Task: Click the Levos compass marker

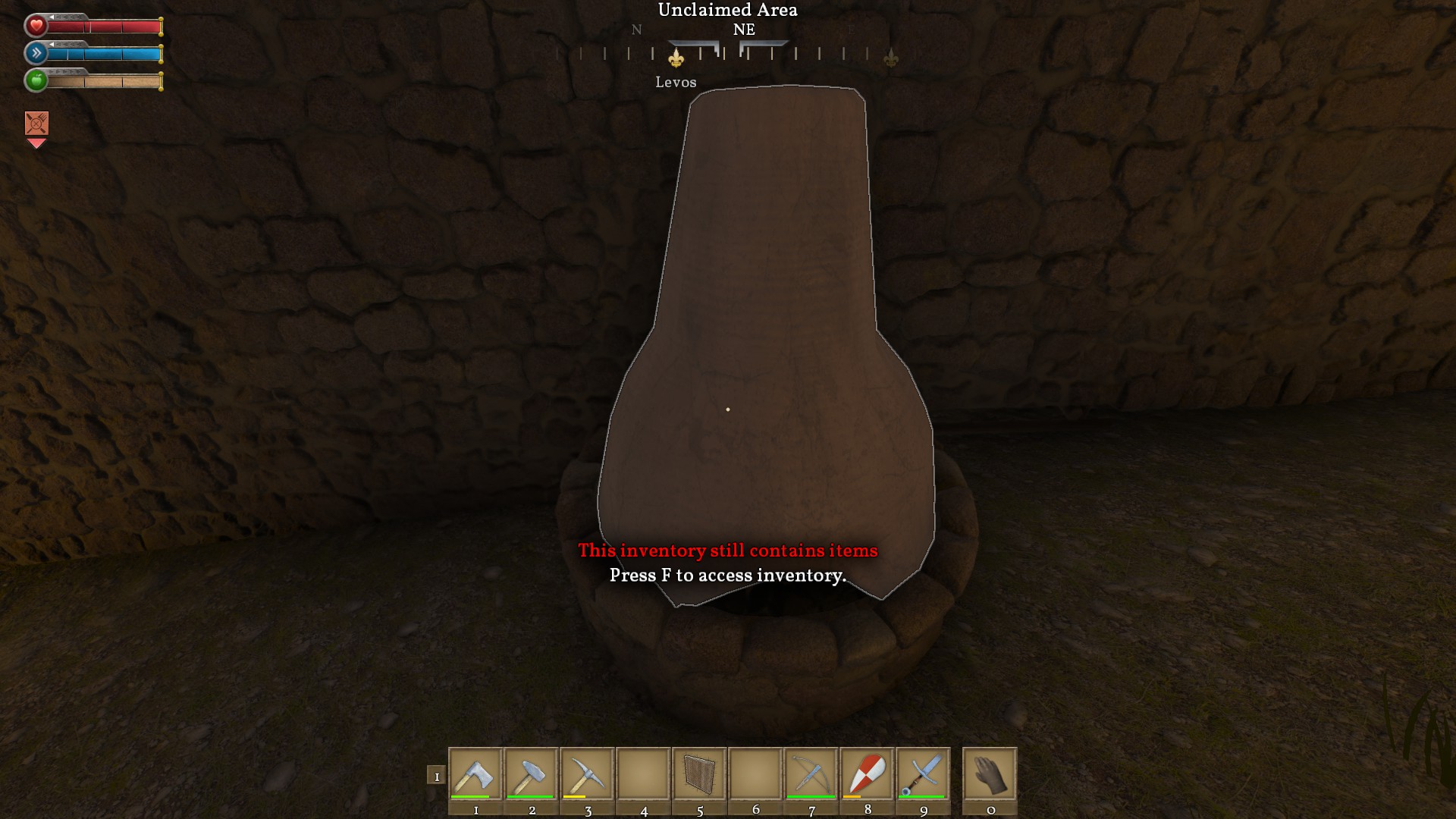Action: click(676, 58)
